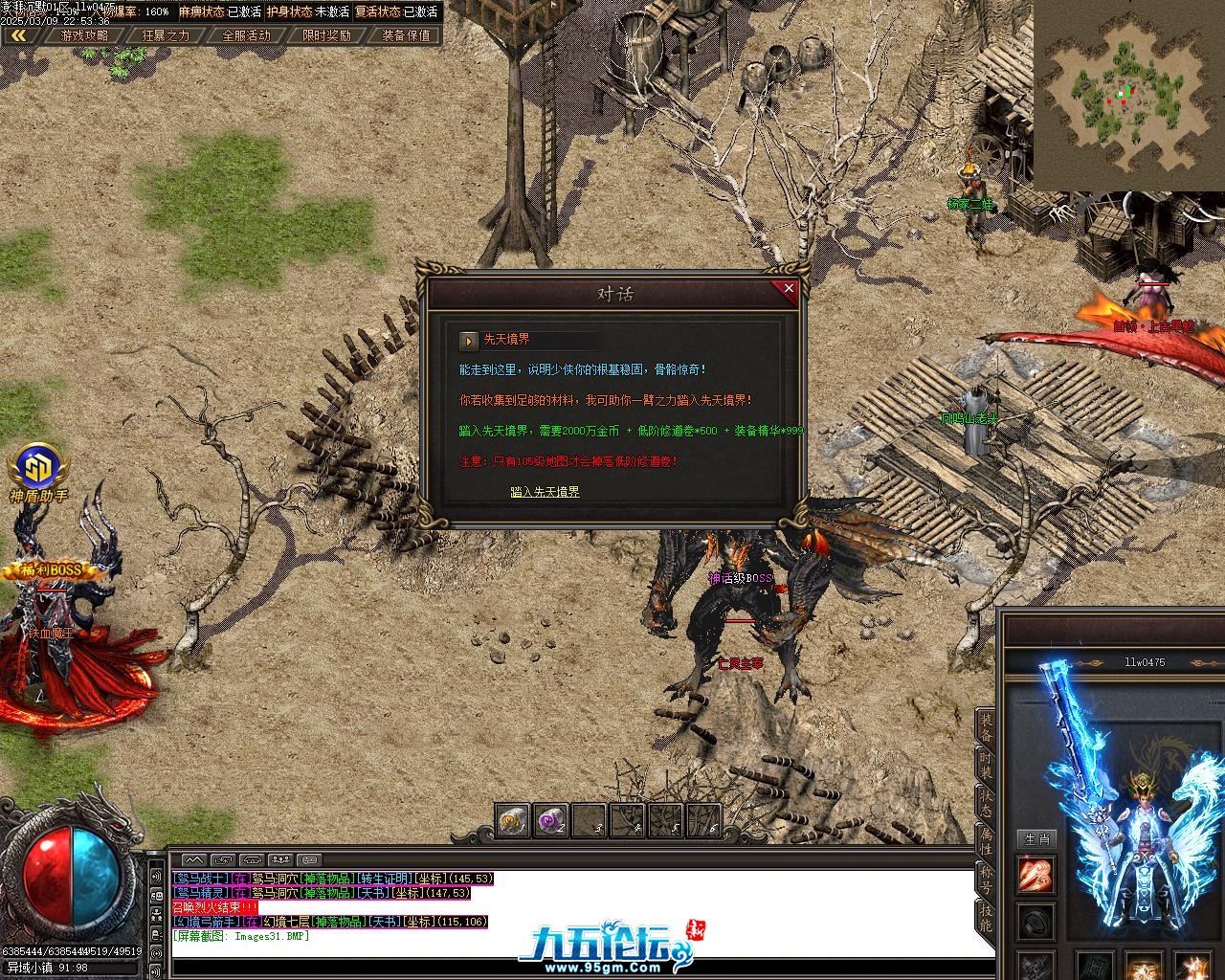Open the 生肖 zodiac button
Screen dimensions: 1225x980
click(x=1036, y=839)
